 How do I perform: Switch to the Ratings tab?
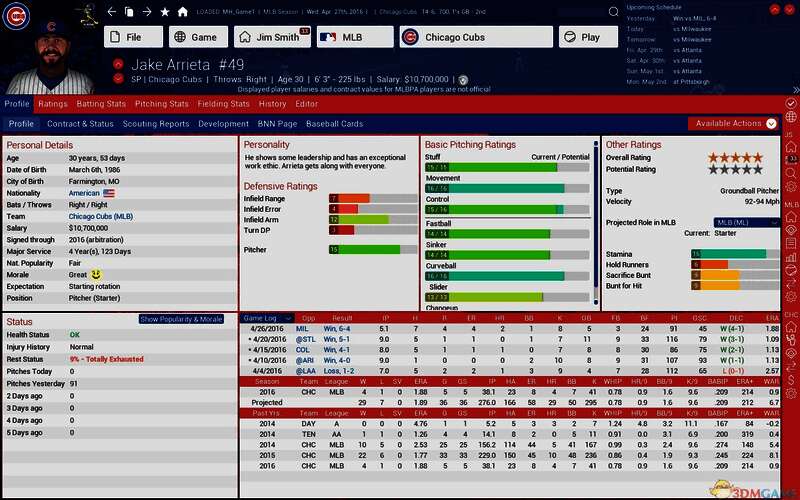point(53,104)
